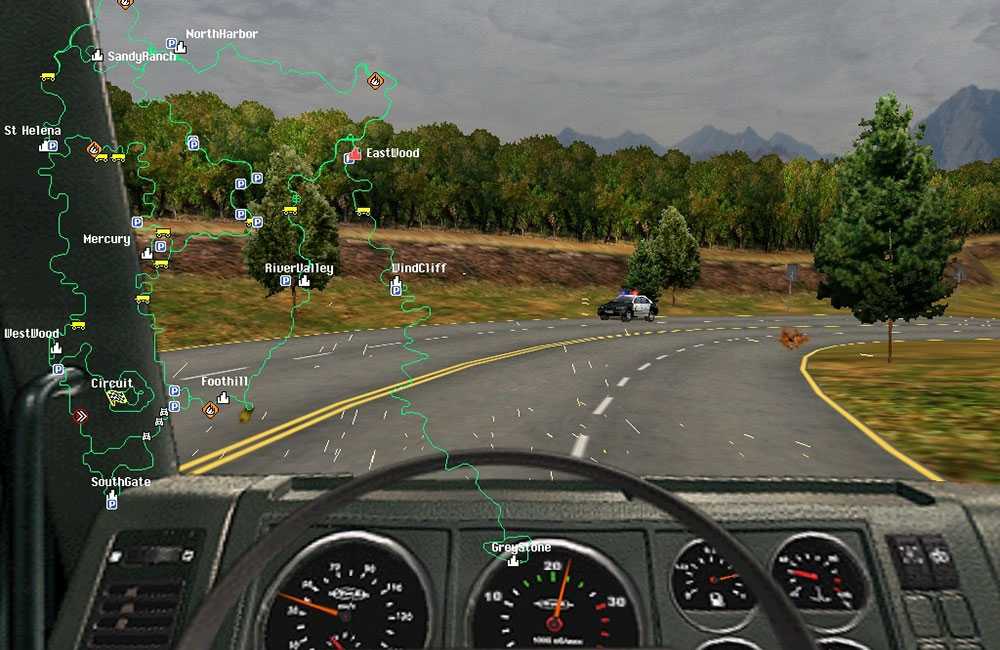Viewport: 1000px width, 650px height.
Task: Select the red EastWood base icon
Action: 355,154
